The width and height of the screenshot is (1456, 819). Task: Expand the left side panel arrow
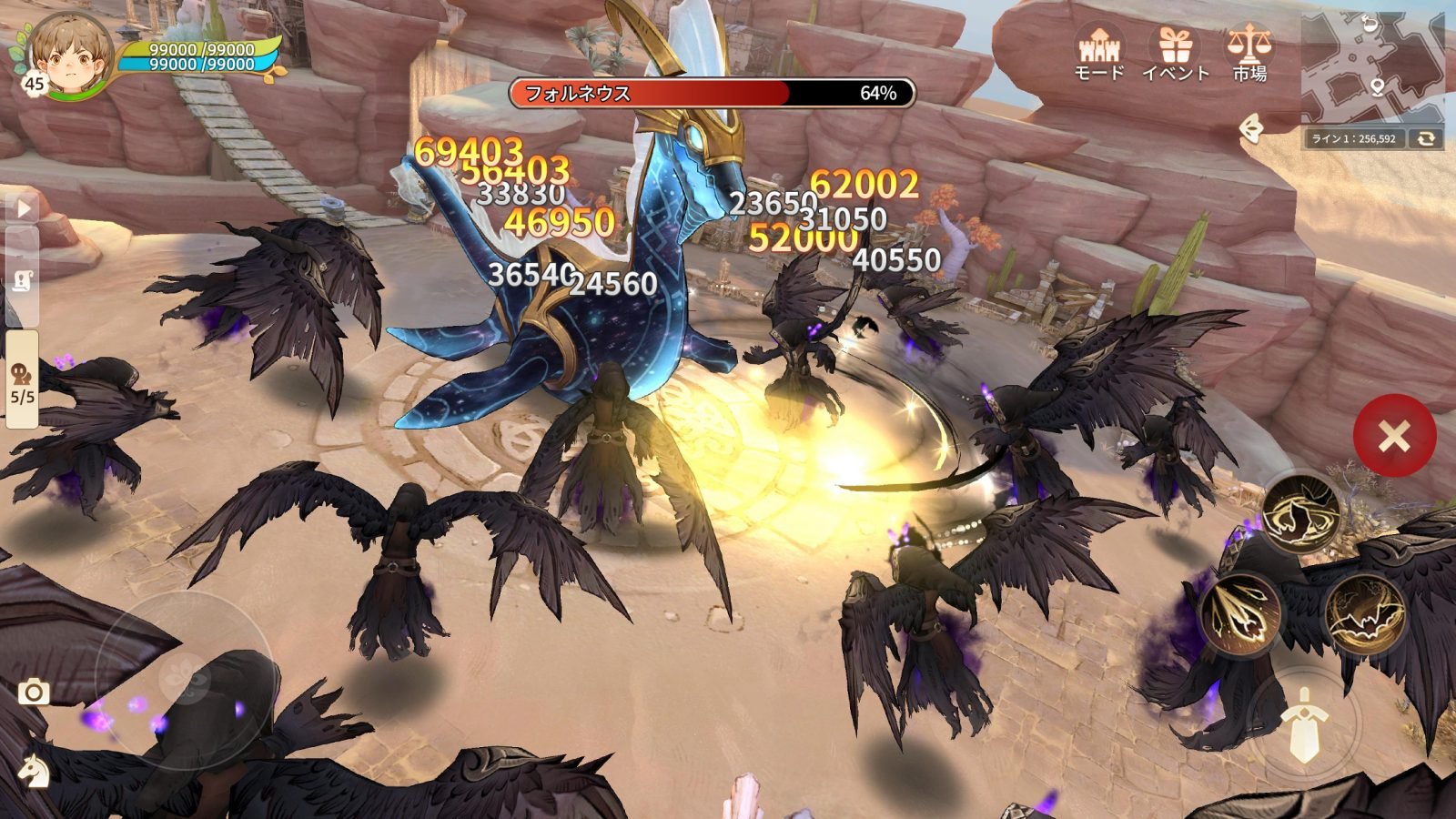coord(23,208)
